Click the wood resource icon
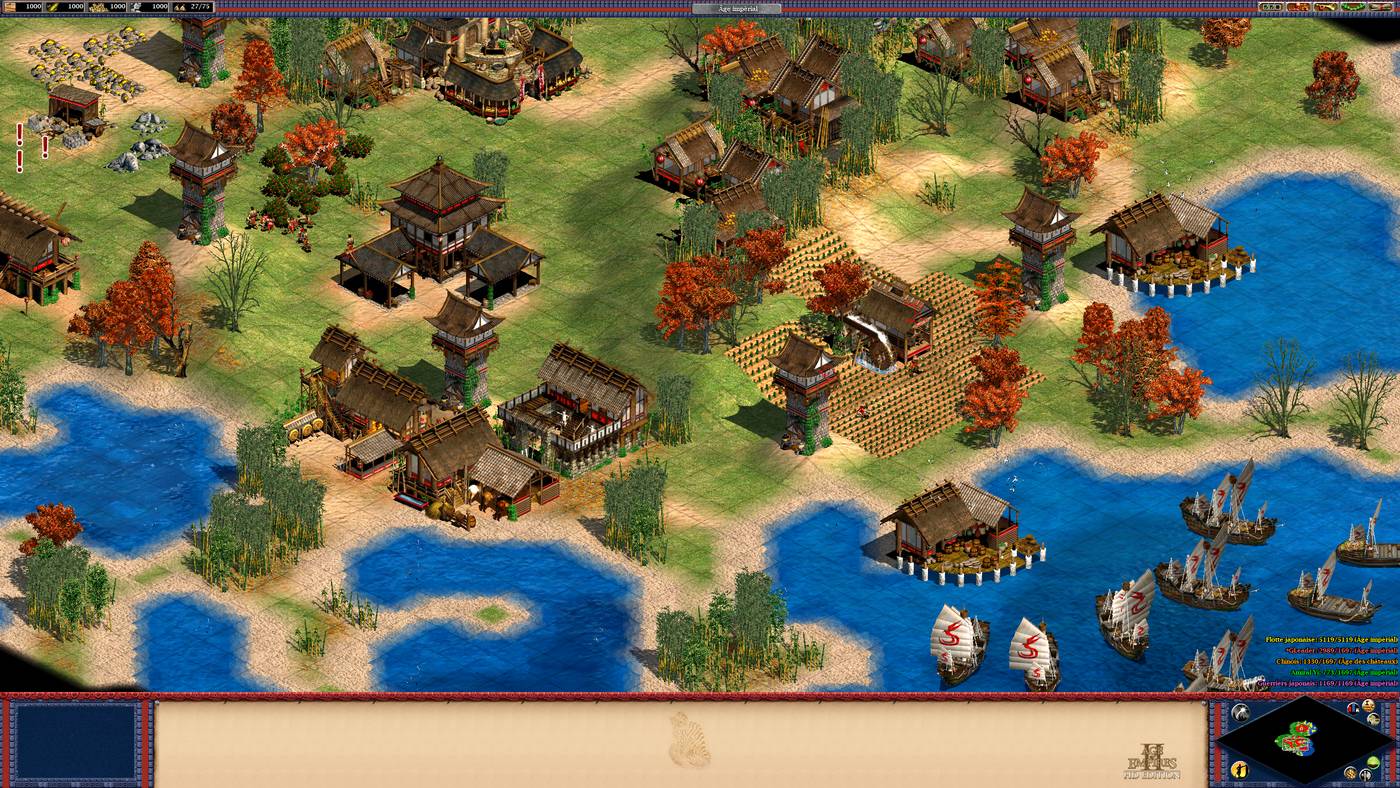The width and height of the screenshot is (1400, 788). click(x=9, y=8)
